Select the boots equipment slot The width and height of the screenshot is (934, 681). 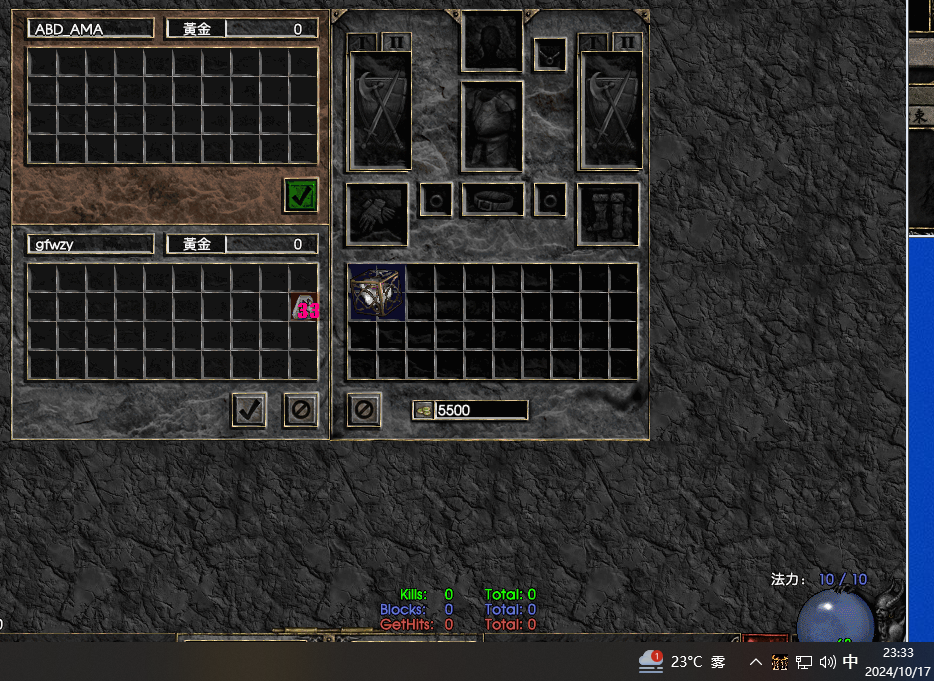click(x=608, y=214)
